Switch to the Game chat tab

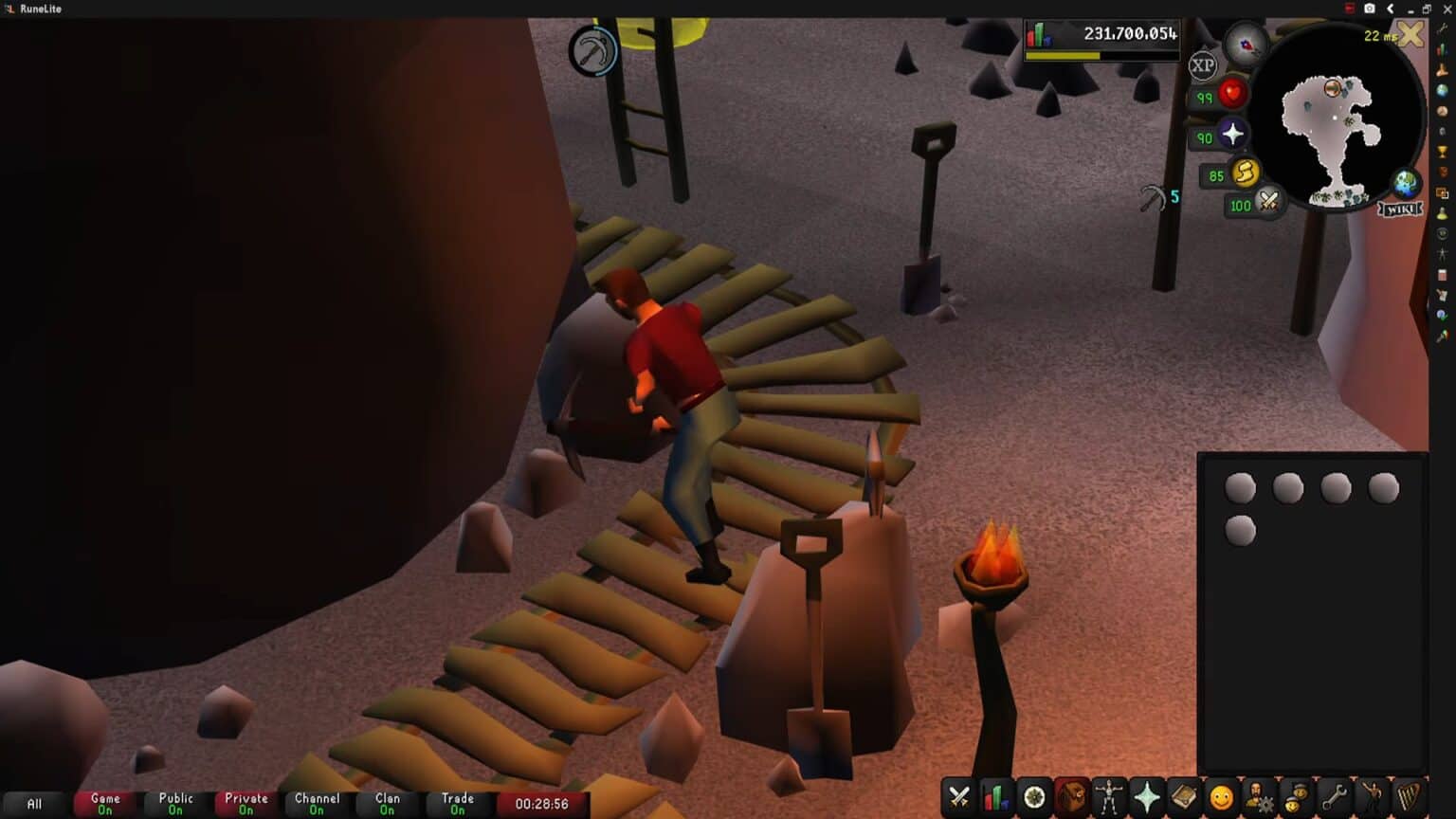click(103, 803)
